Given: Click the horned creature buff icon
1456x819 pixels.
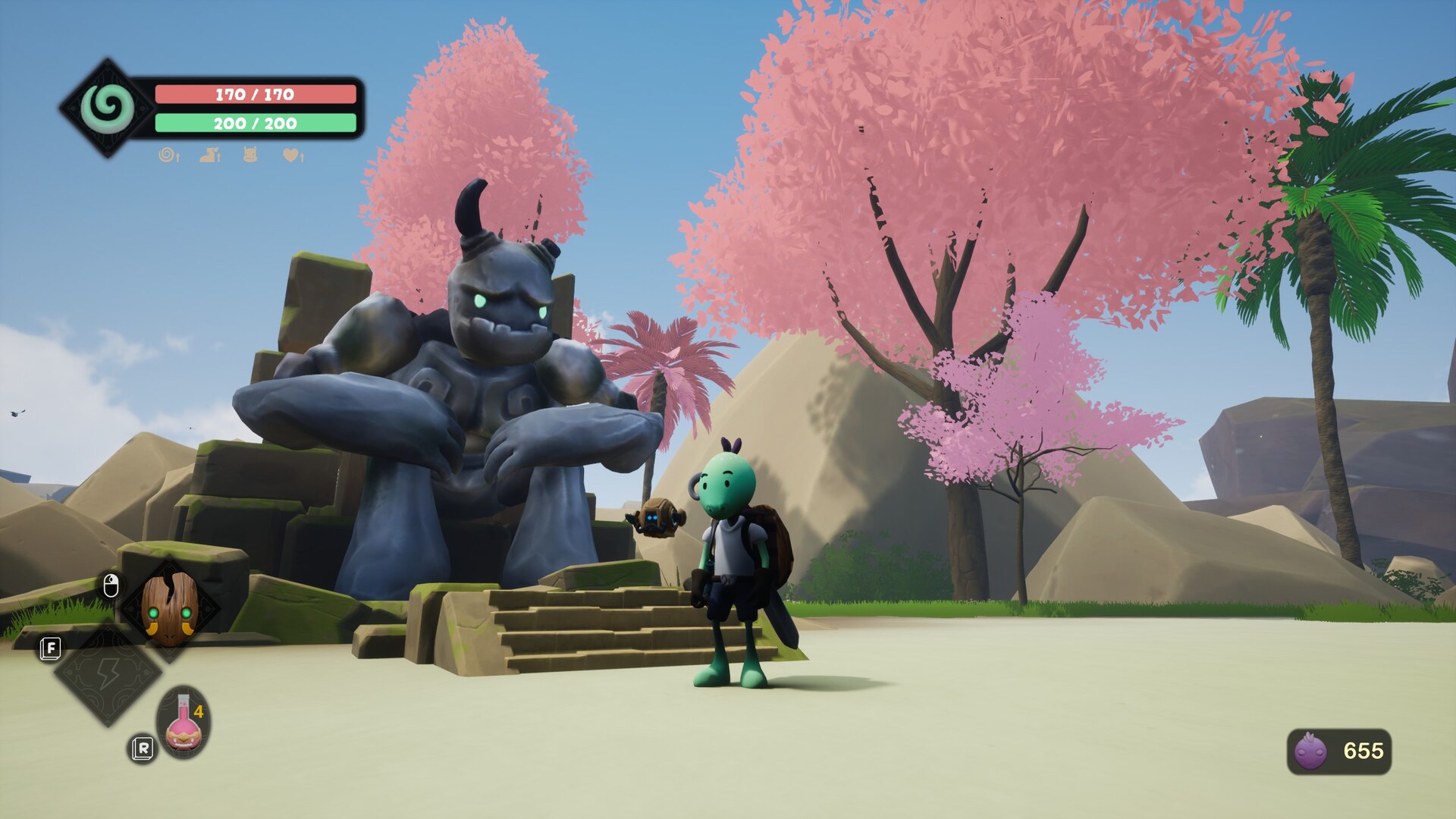Looking at the screenshot, I should [x=250, y=155].
